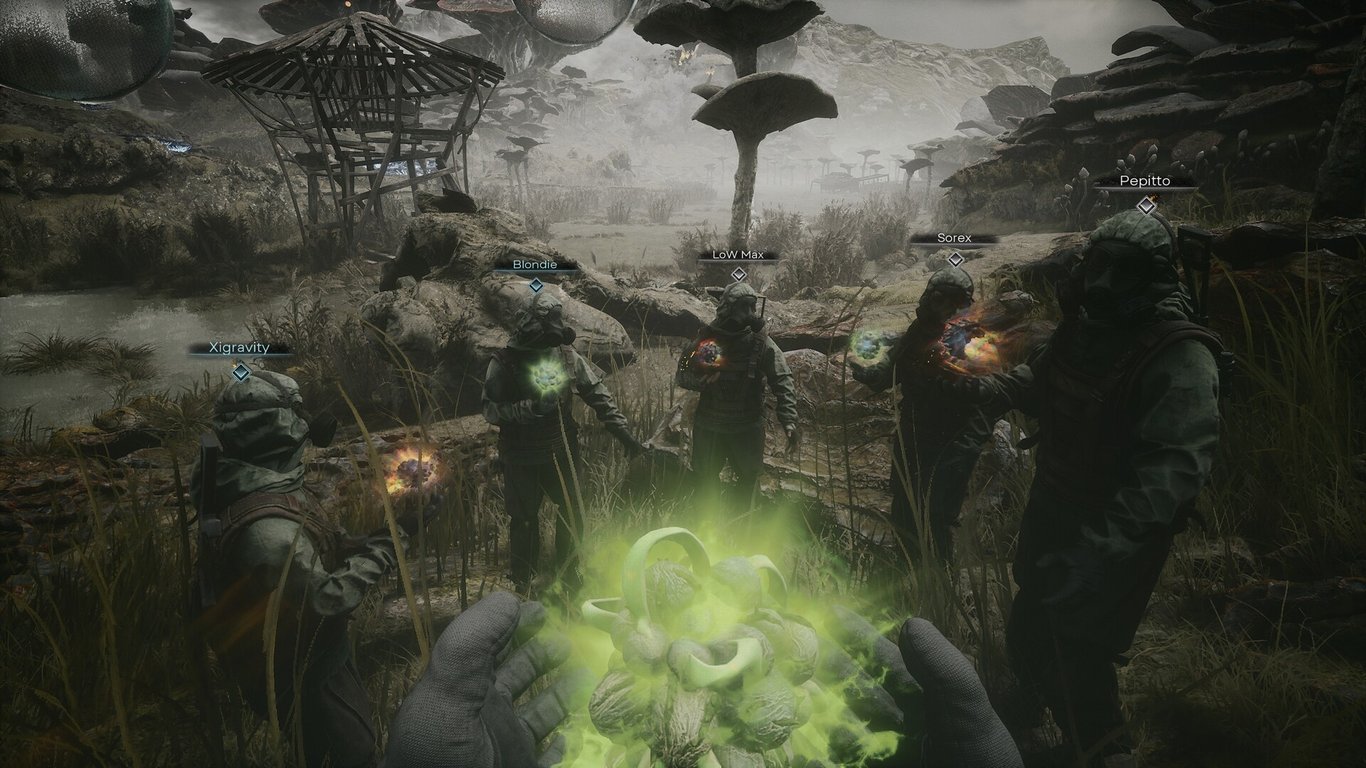
Task: Click the diamond marker beneath Blondie's name
Action: [x=538, y=283]
